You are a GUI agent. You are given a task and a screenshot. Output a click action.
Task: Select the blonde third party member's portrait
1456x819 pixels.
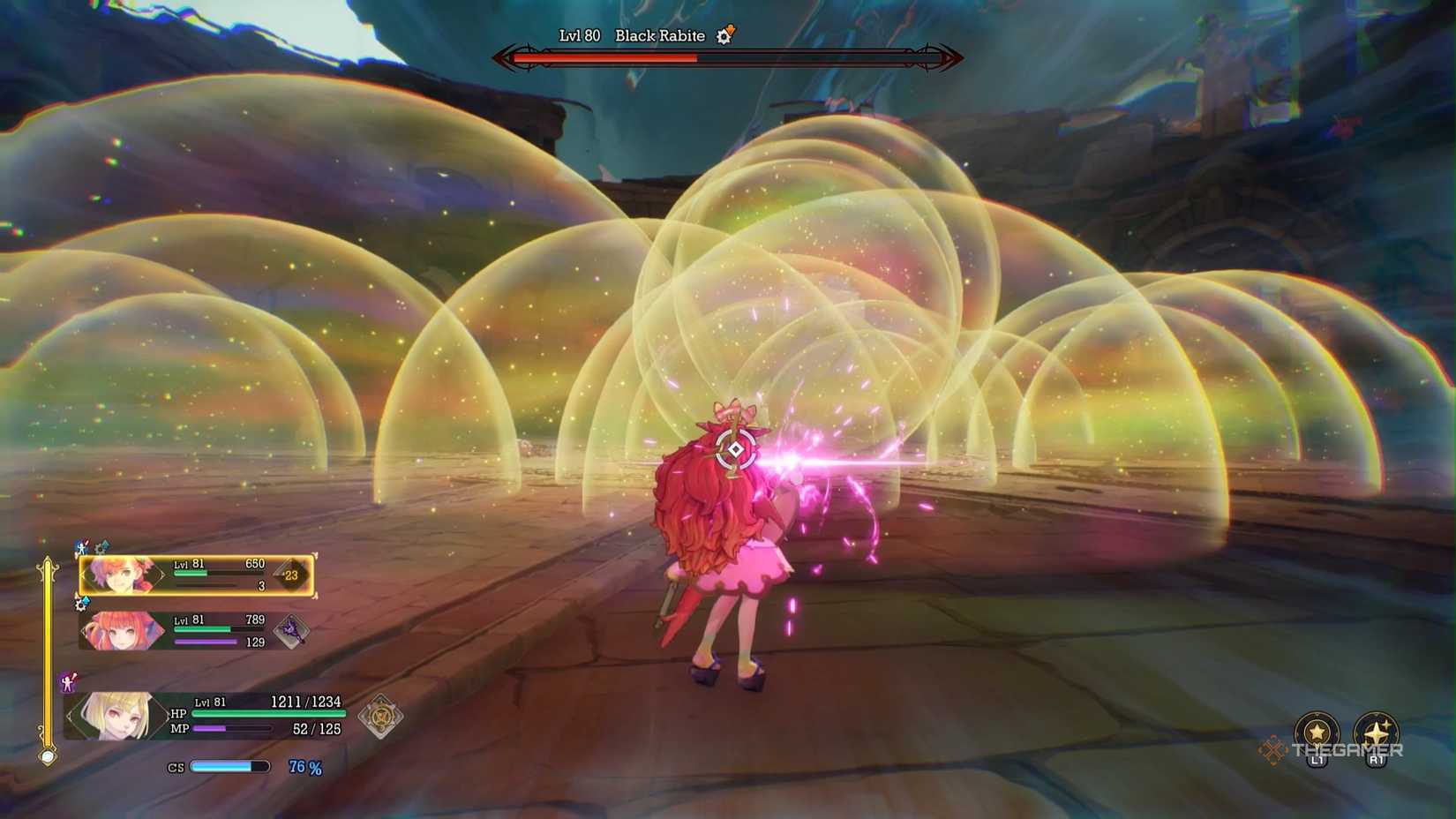[x=119, y=715]
